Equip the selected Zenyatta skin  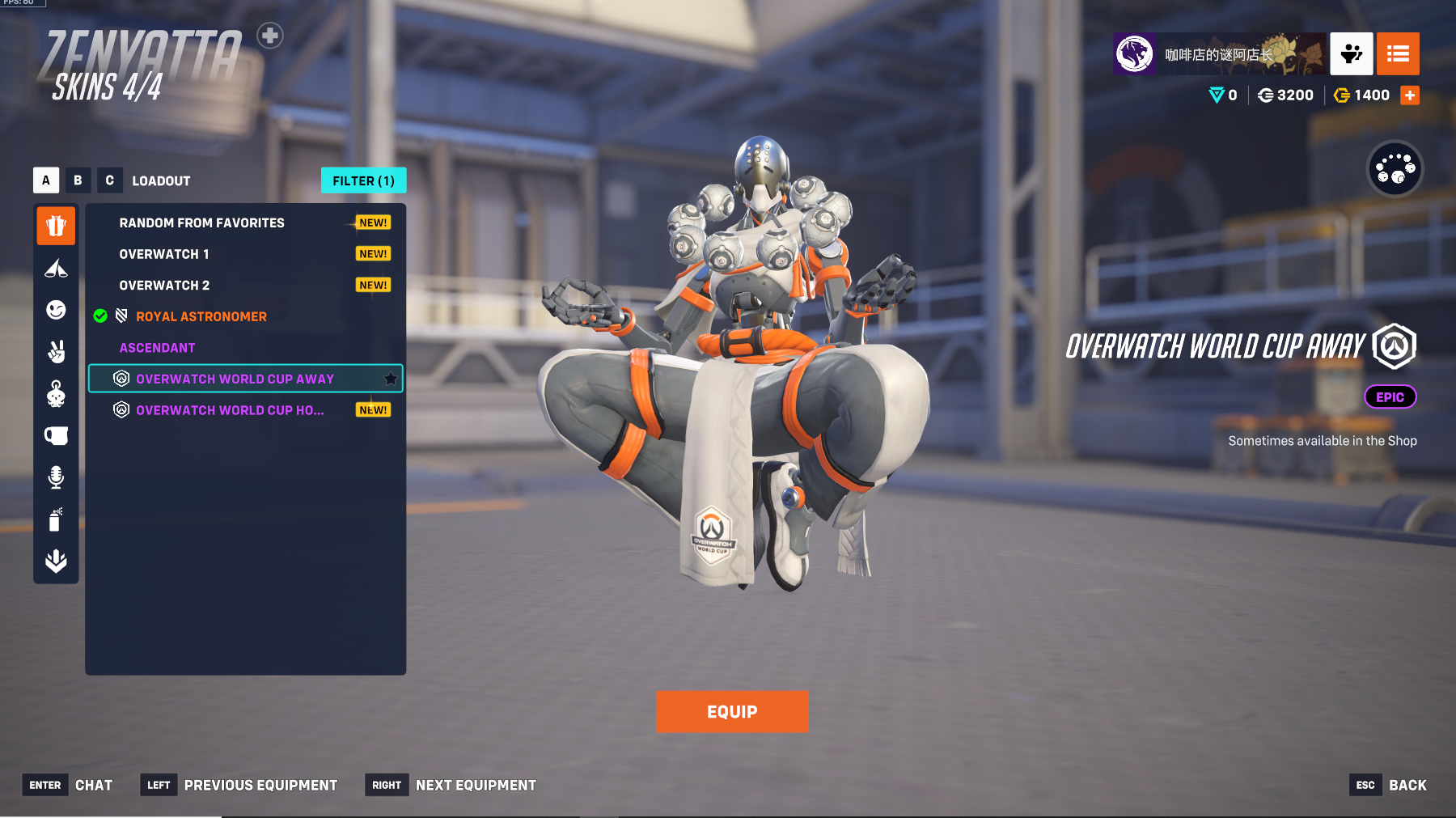[x=732, y=712]
